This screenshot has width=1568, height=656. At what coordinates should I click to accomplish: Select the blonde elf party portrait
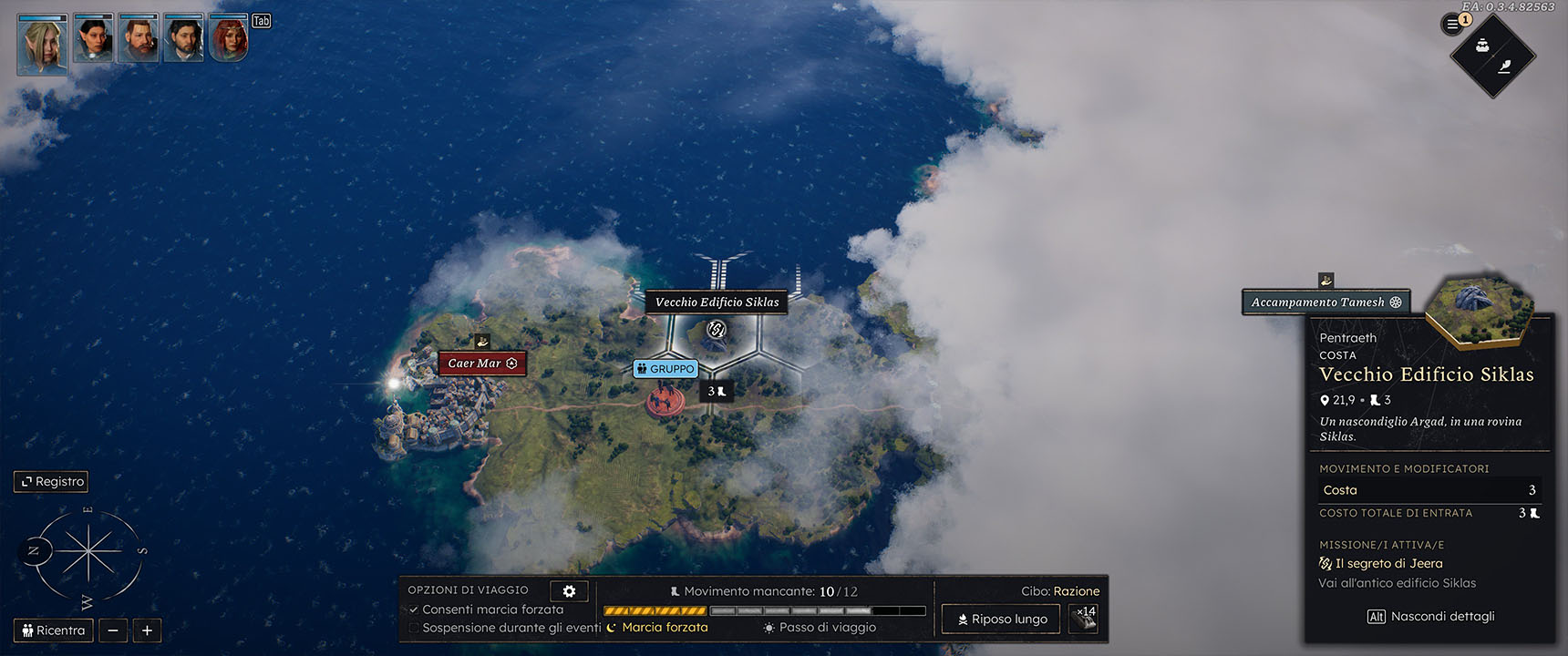click(42, 42)
